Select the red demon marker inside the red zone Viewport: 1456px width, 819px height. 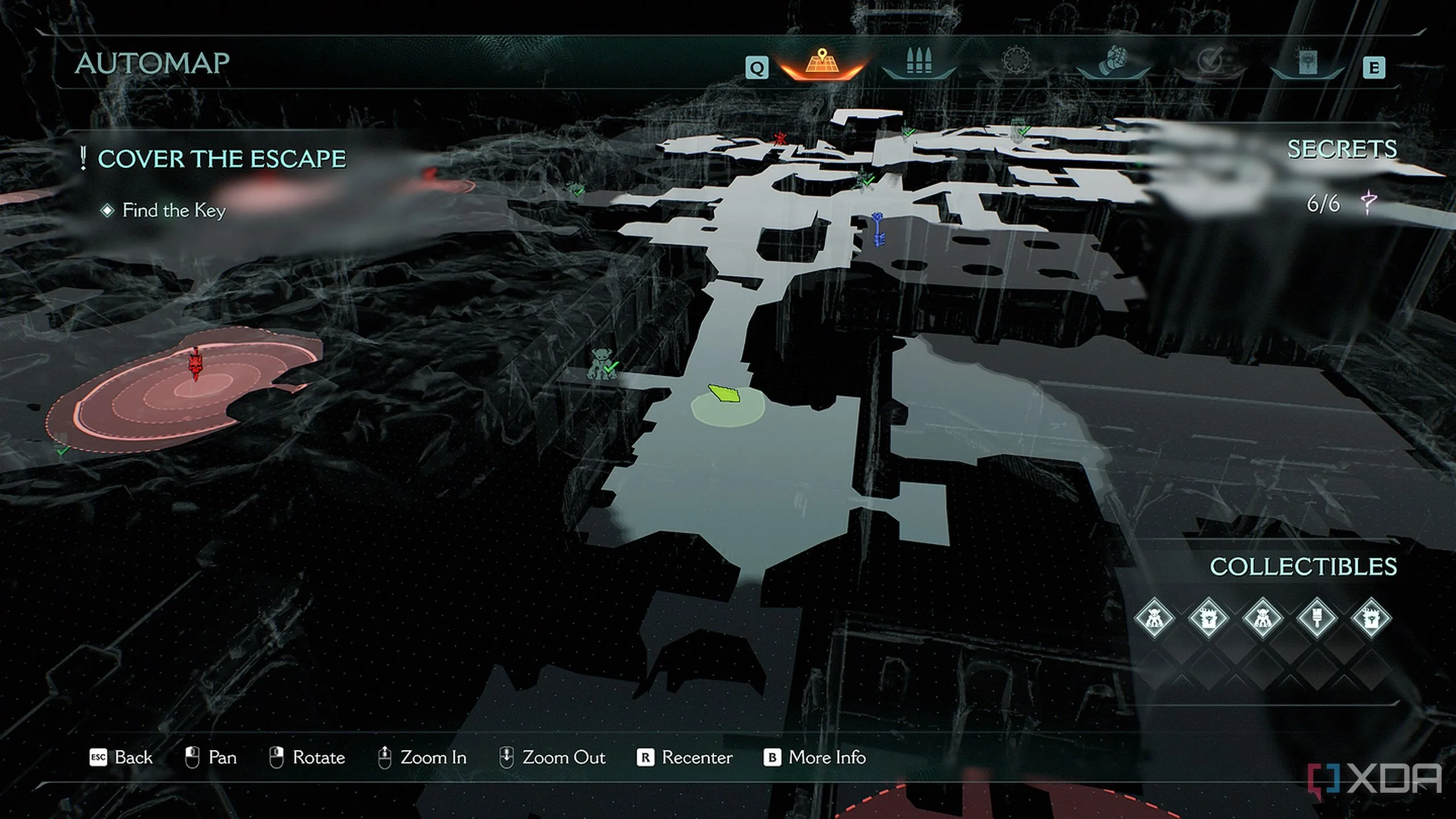tap(195, 364)
